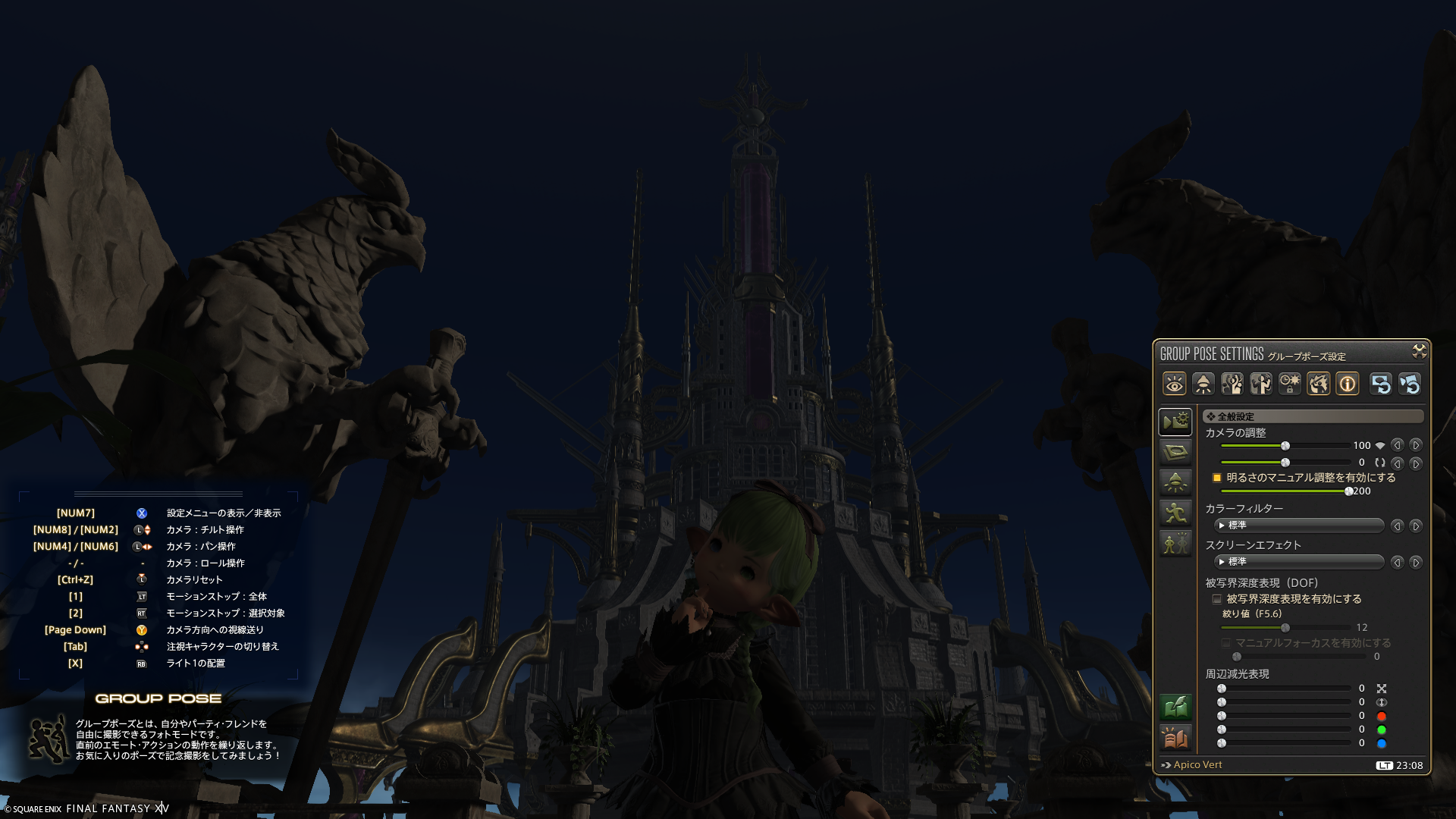Open the lighting tab with lamp icon
This screenshot has width=1456, height=819.
1175,482
